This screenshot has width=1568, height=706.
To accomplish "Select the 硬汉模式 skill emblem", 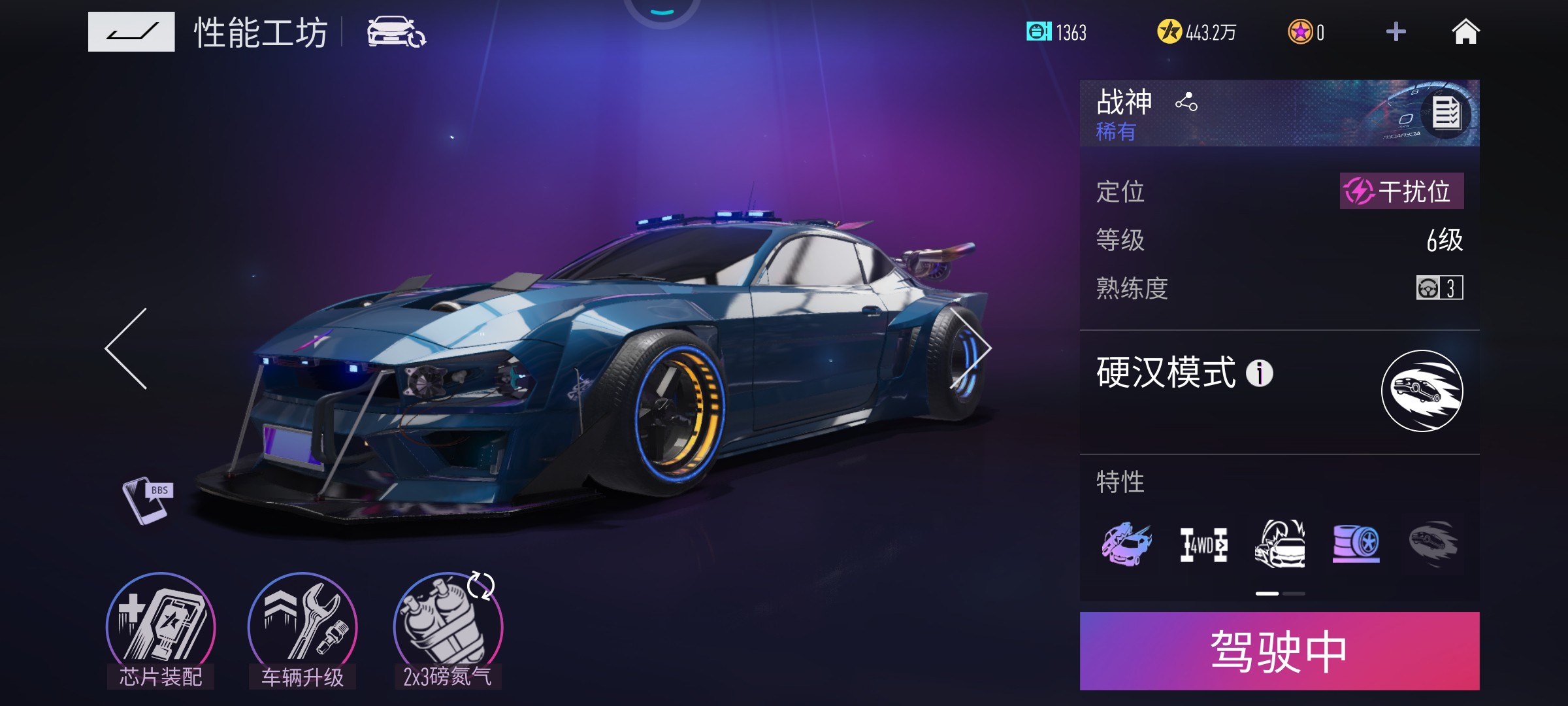I will (1422, 391).
